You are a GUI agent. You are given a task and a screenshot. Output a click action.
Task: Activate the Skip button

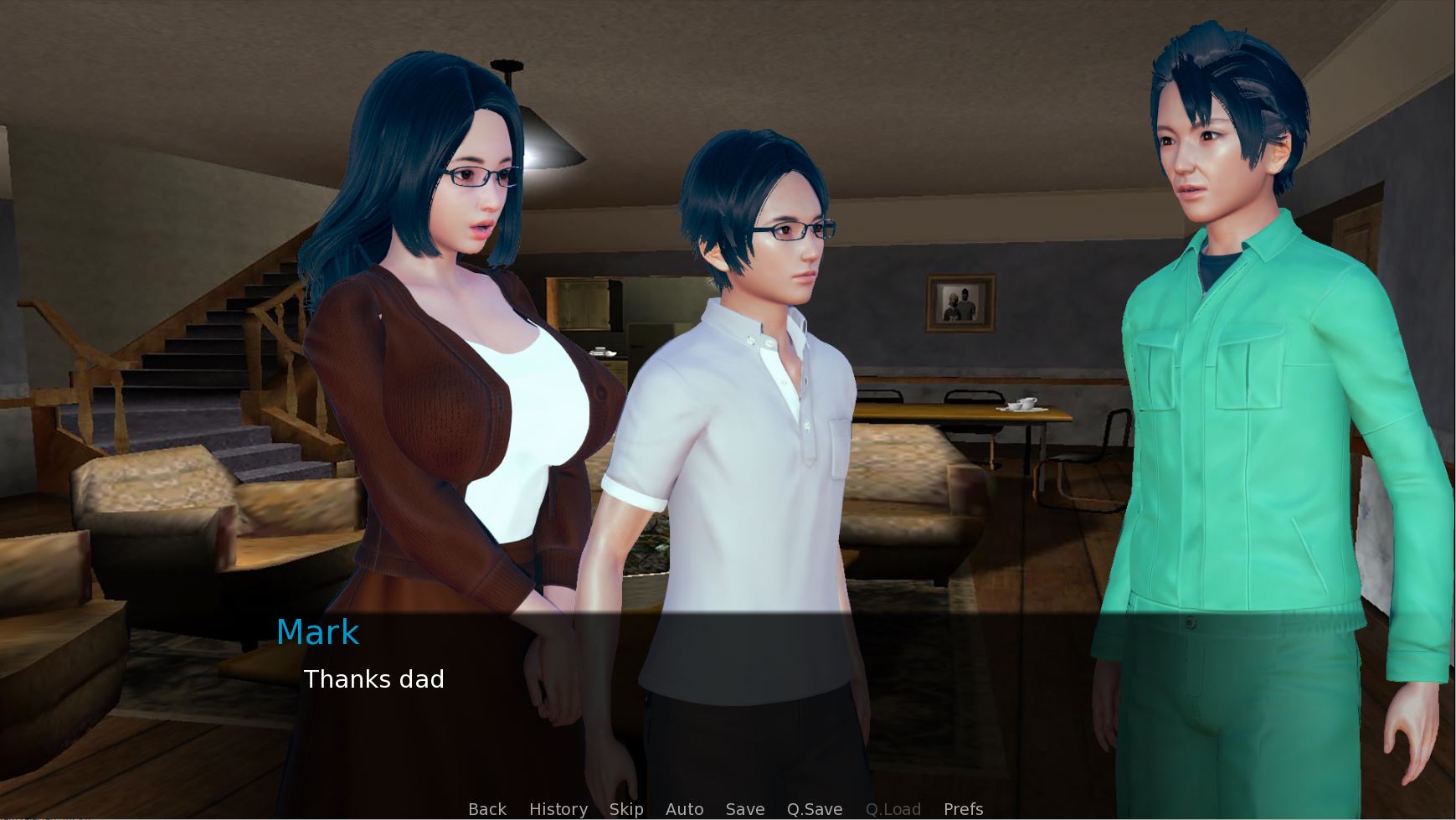626,809
